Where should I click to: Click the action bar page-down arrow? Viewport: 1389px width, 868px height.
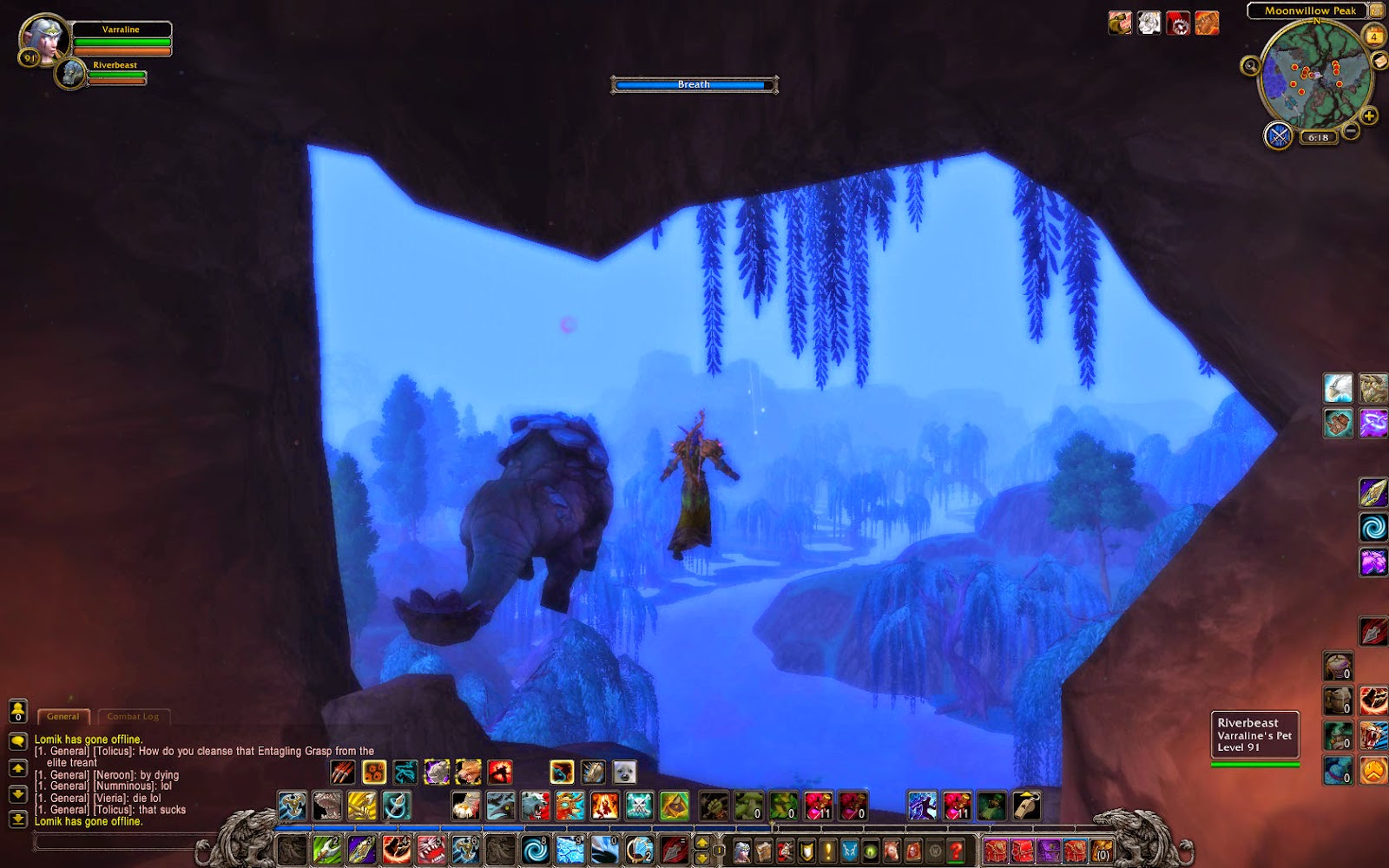(x=701, y=857)
